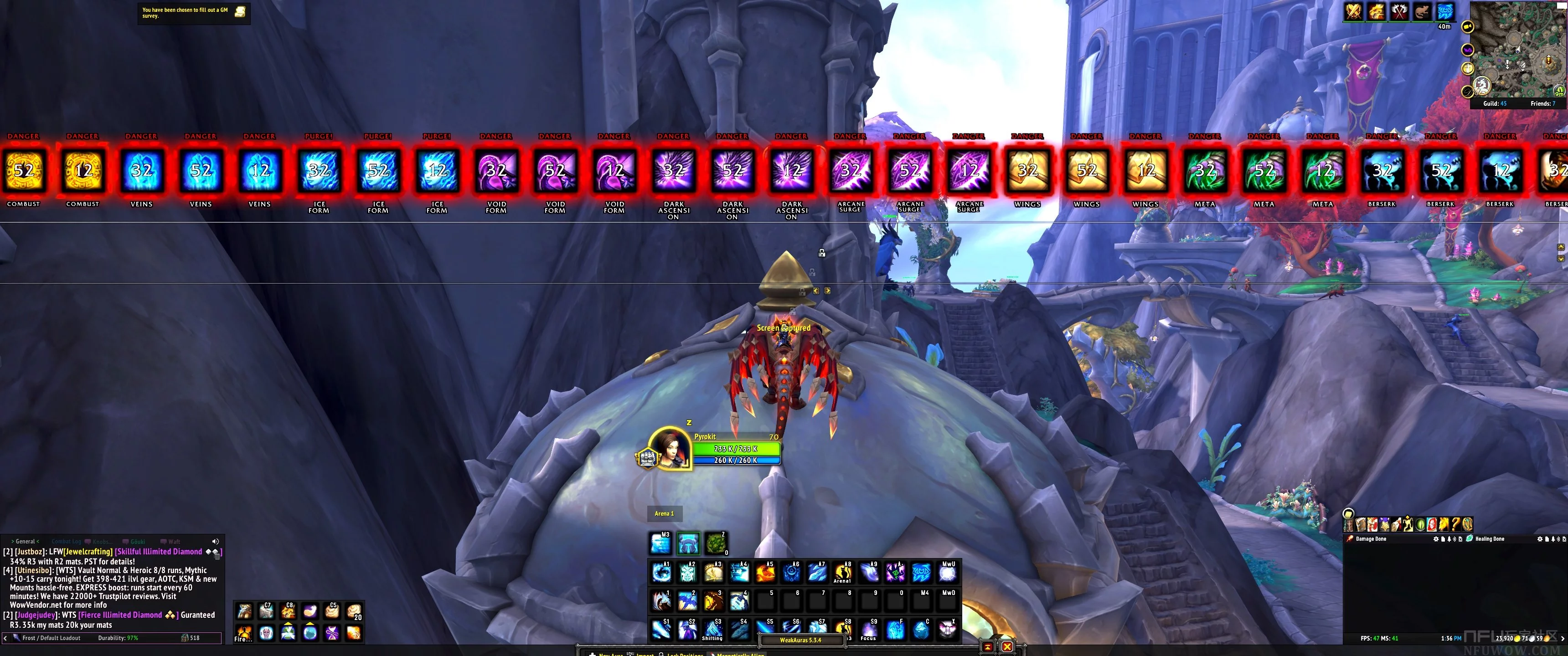Click the Frost / Default Loadout panel

tap(51, 638)
